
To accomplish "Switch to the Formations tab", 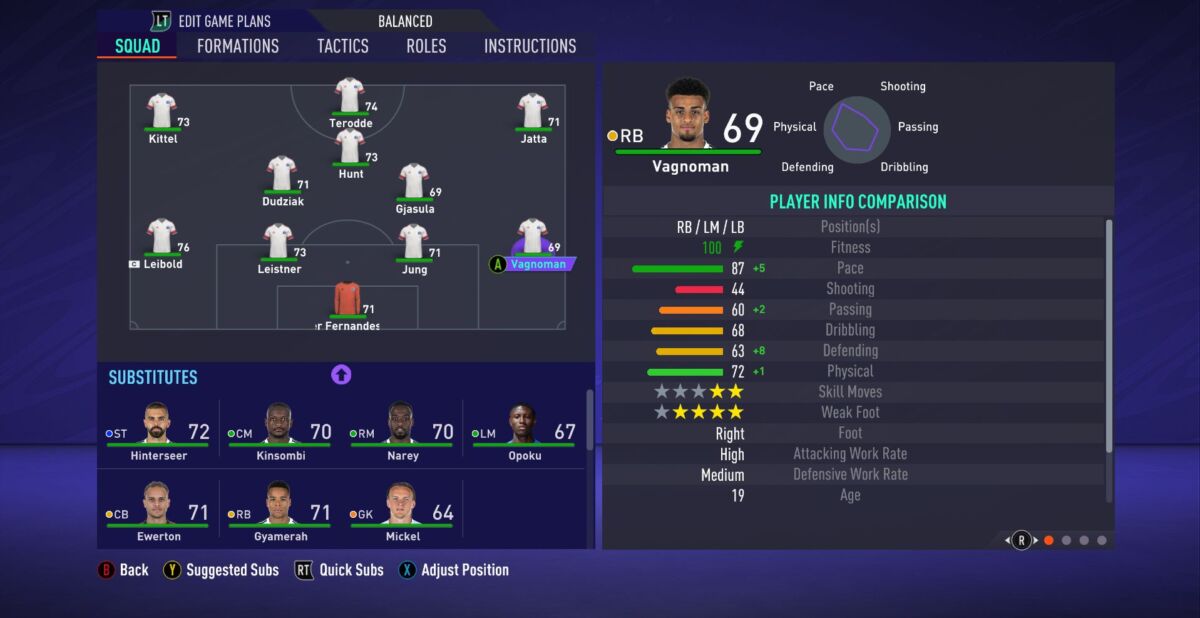I will [x=238, y=46].
